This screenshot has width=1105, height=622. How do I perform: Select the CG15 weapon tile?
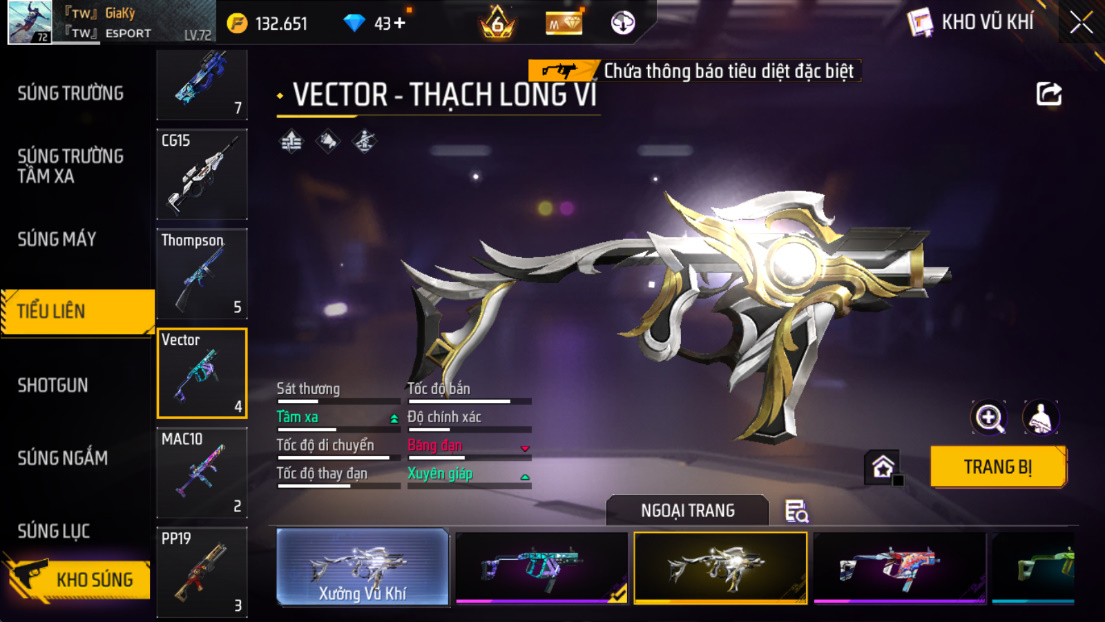click(x=201, y=174)
